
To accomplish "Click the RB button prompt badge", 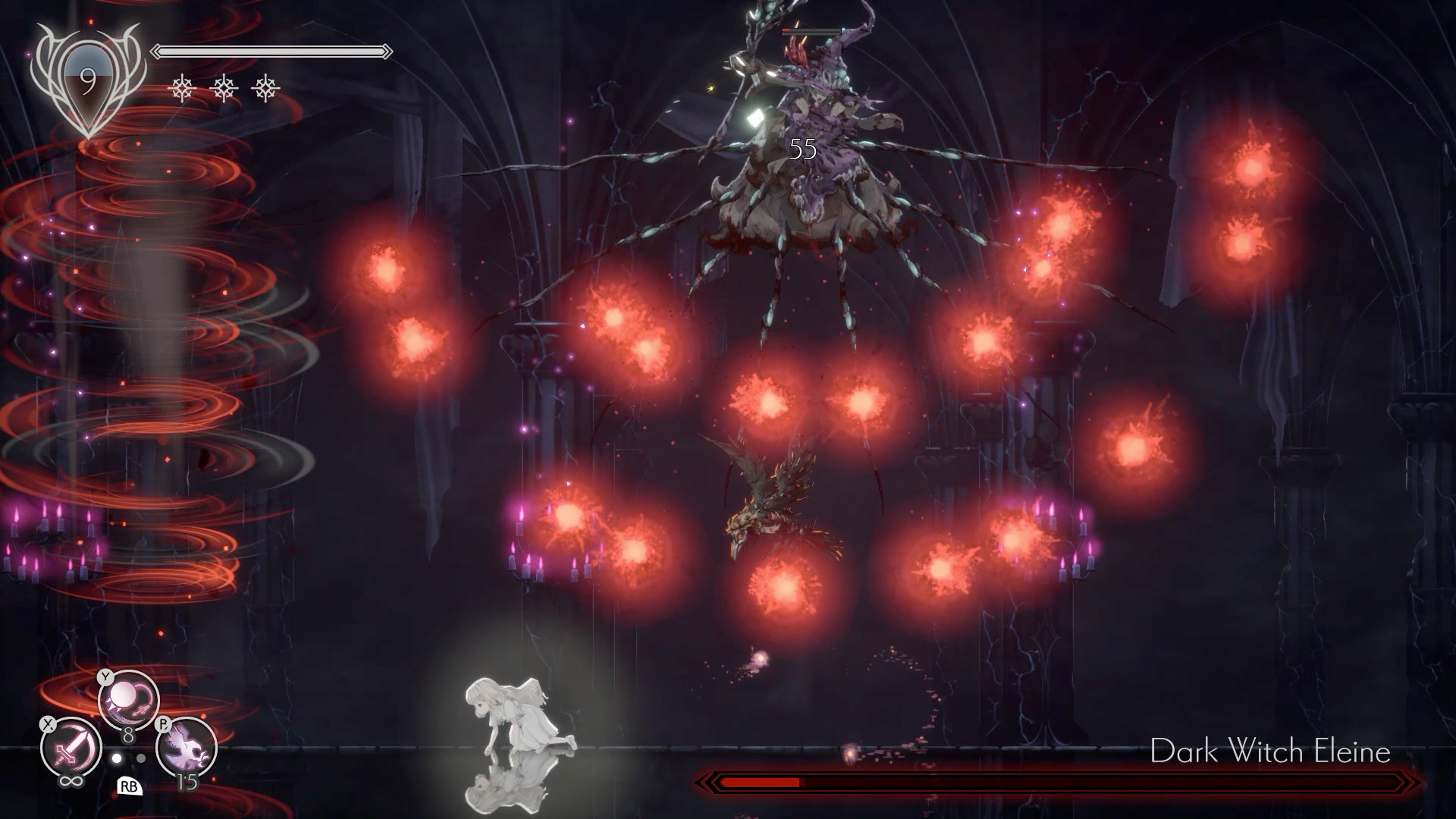I will tap(130, 786).
